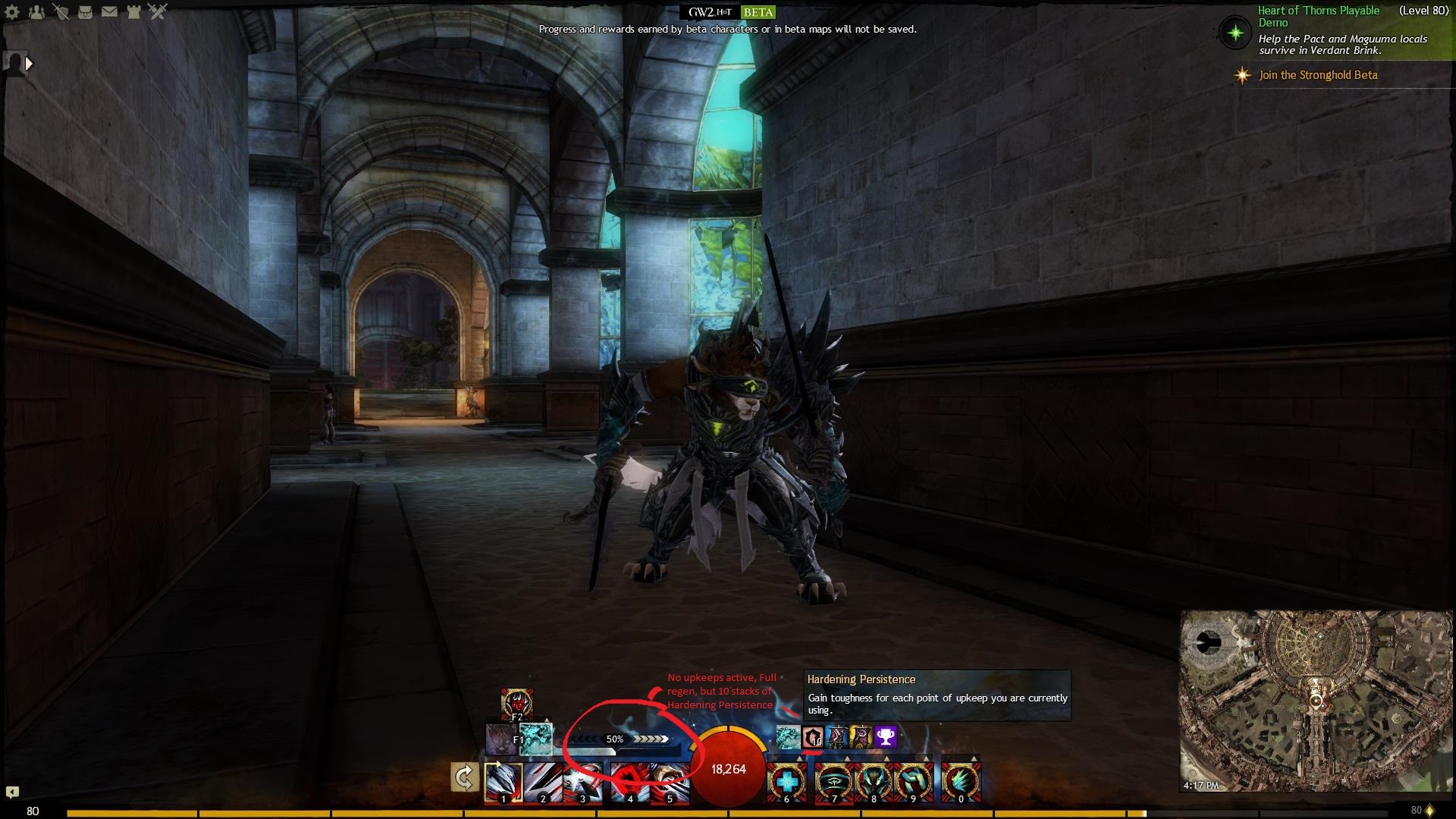Expand the party portrait arrow
1456x819 pixels.
(29, 64)
